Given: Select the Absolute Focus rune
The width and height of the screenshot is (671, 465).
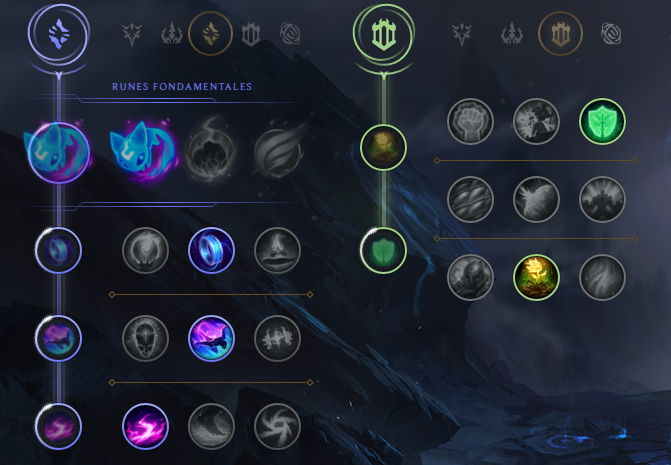Looking at the screenshot, I should click(275, 338).
